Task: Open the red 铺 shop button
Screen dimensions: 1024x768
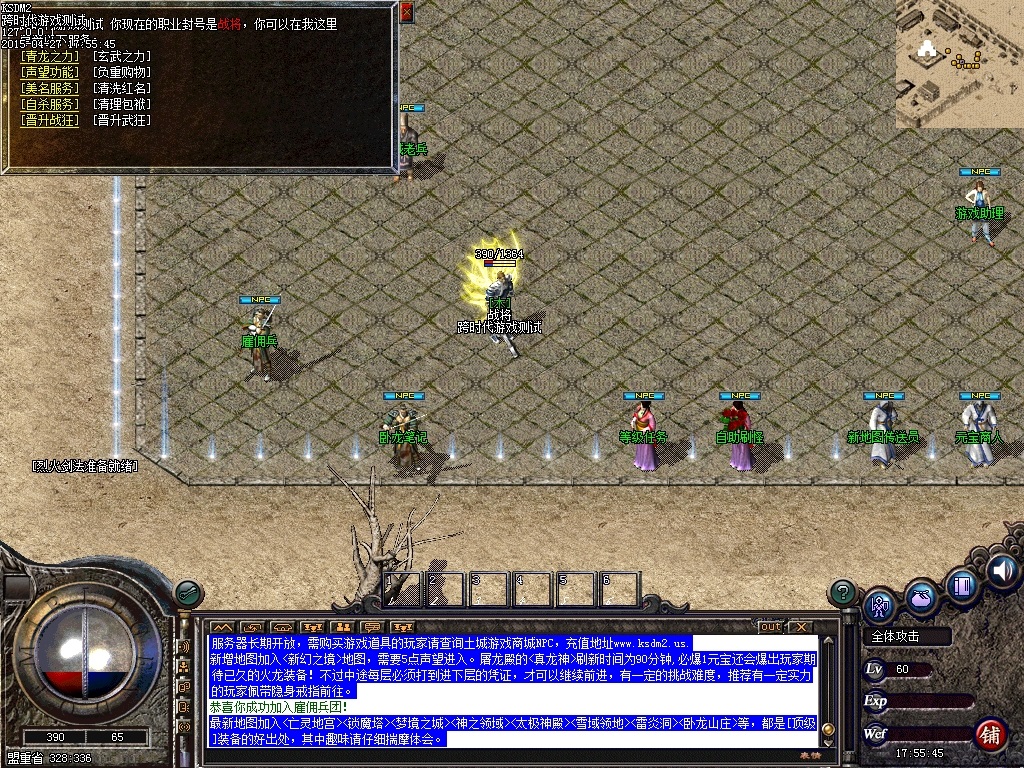Action: [991, 735]
